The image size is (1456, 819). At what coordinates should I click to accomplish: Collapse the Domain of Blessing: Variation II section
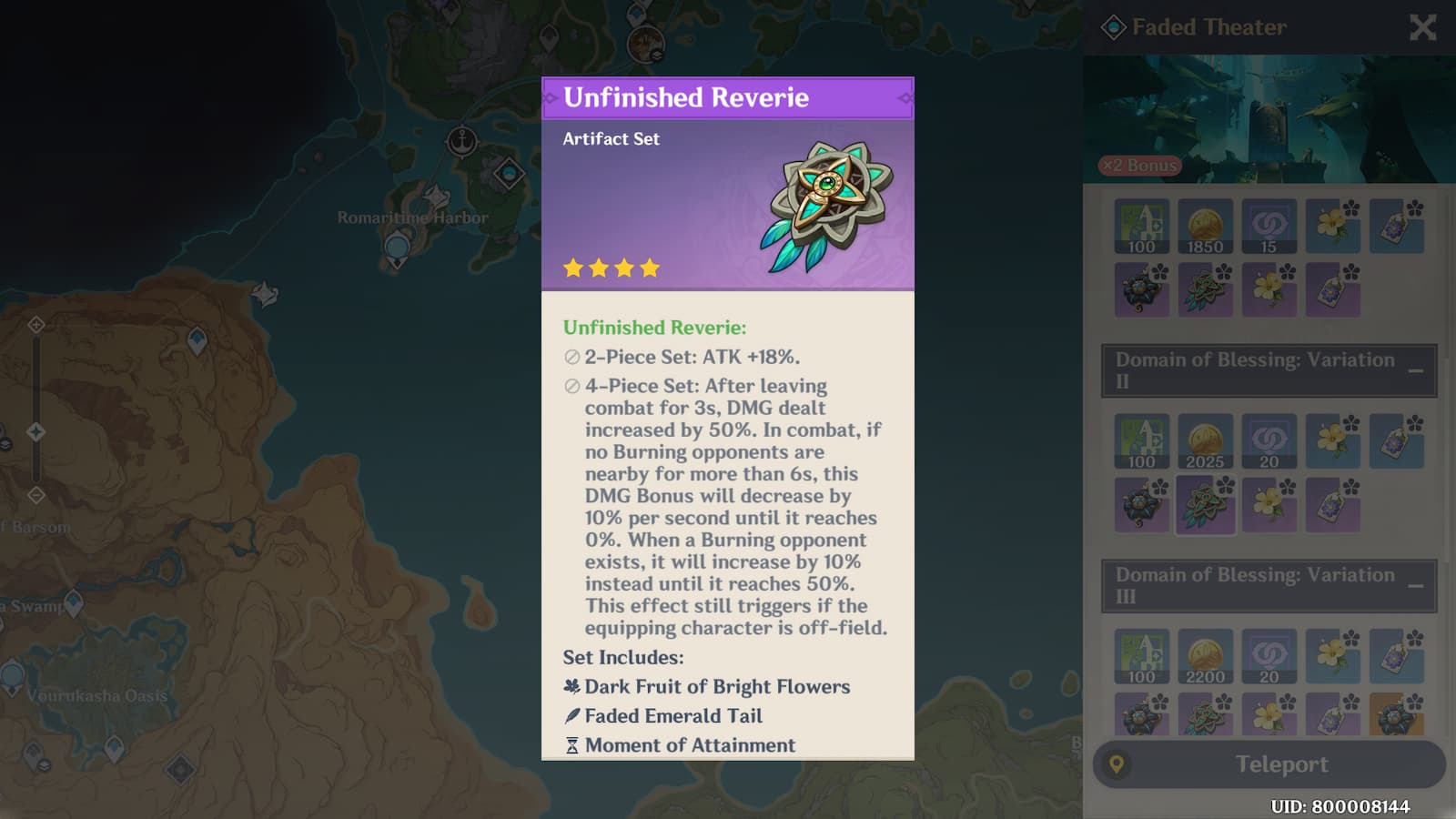[1415, 370]
